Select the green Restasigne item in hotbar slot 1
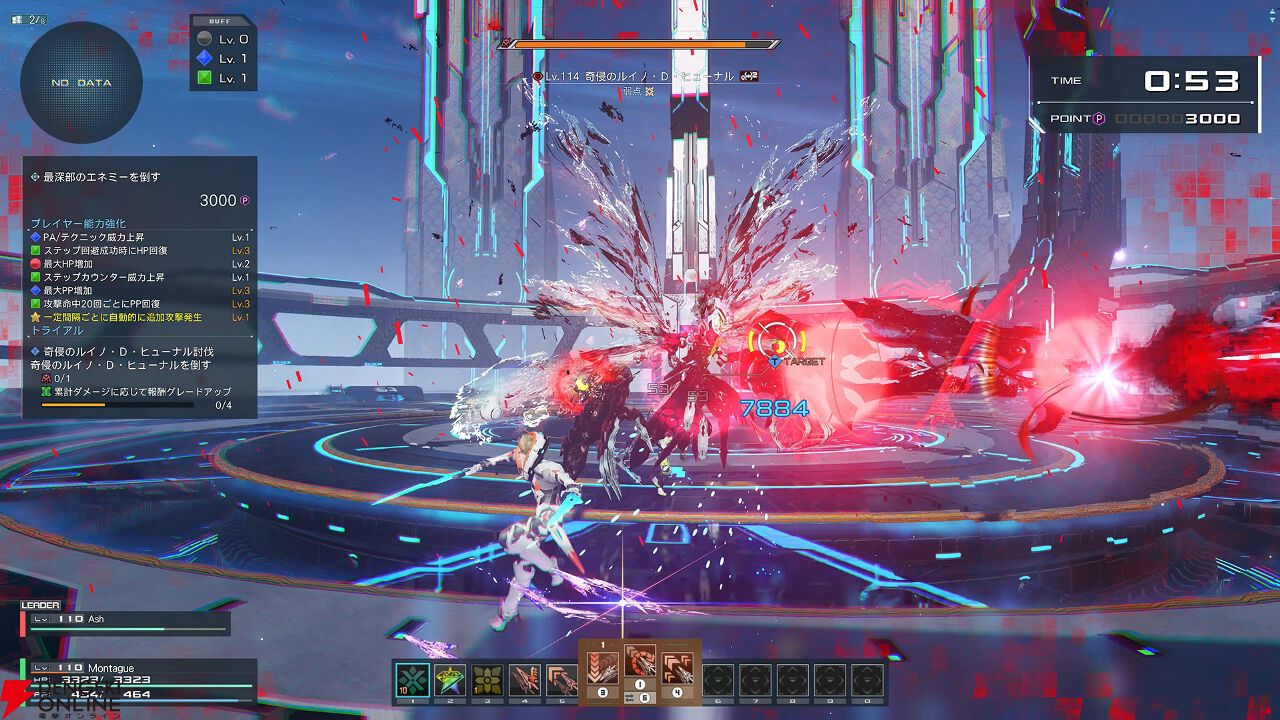 click(413, 680)
